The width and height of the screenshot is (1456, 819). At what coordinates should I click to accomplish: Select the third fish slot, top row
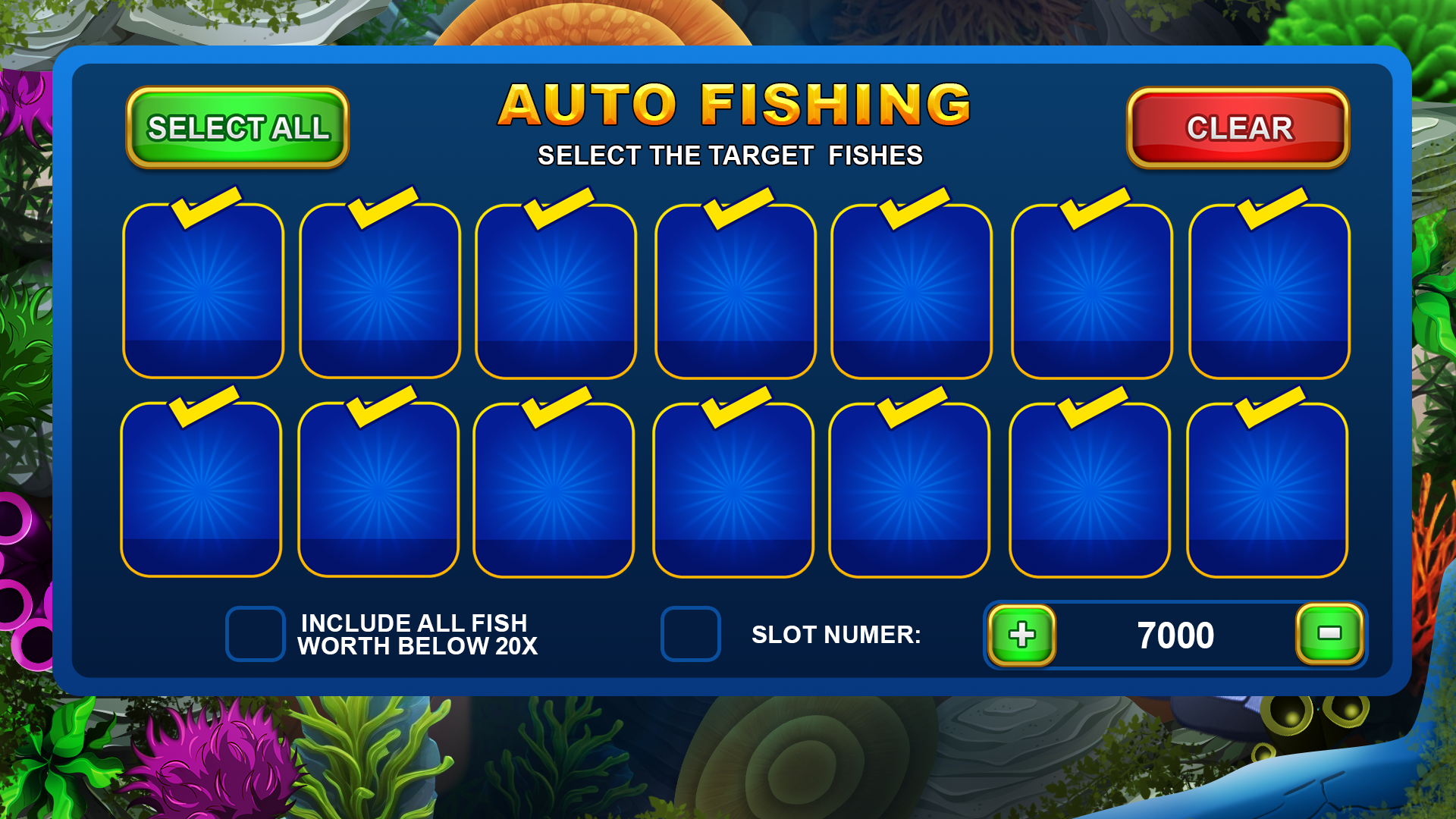(x=556, y=292)
